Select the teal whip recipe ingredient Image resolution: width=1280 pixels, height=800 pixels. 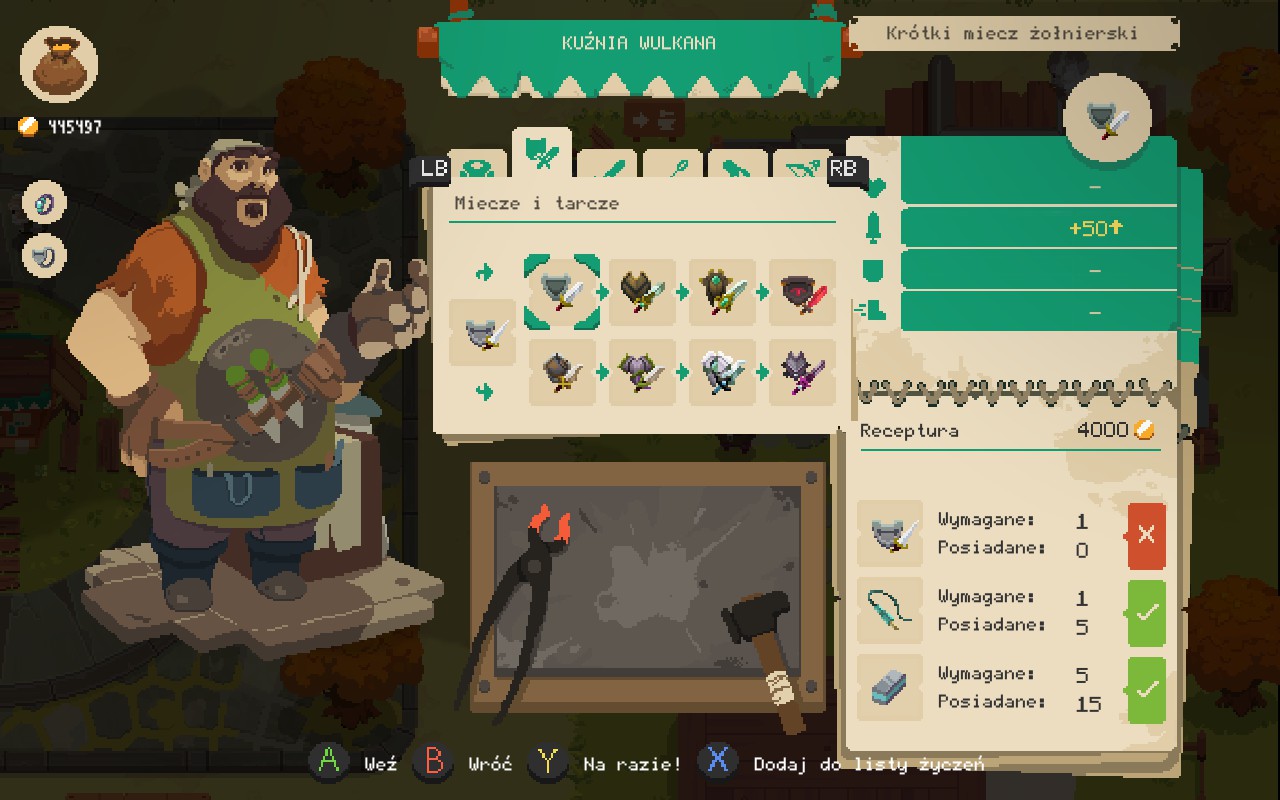pyautogui.click(x=890, y=611)
